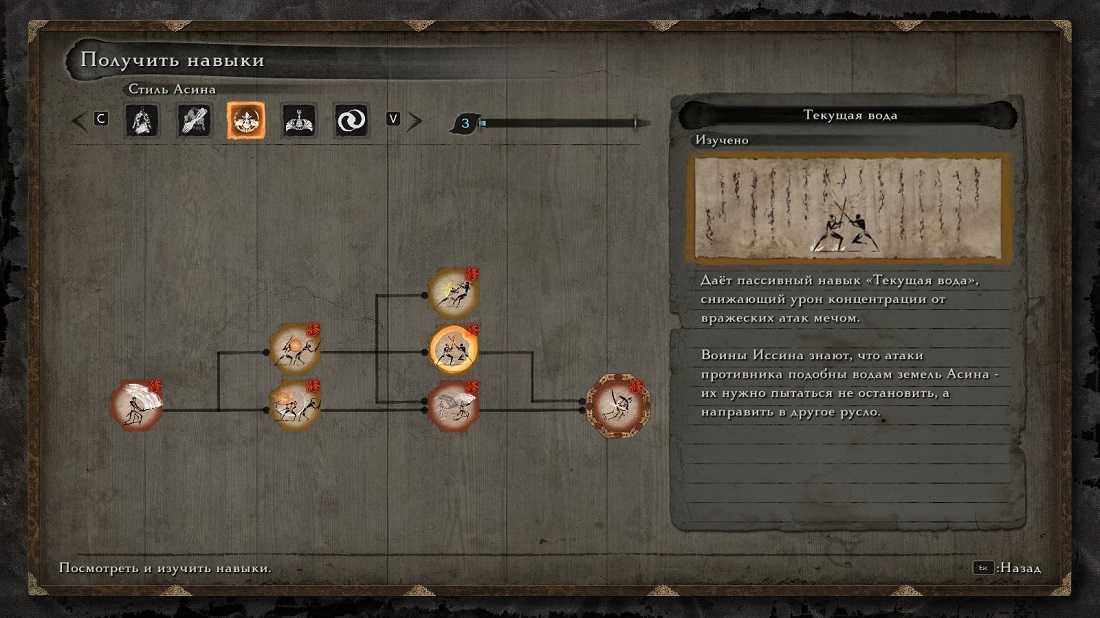Select the topmost skill node with yellow slash
Viewport: 1100px width, 618px height.
coord(453,292)
